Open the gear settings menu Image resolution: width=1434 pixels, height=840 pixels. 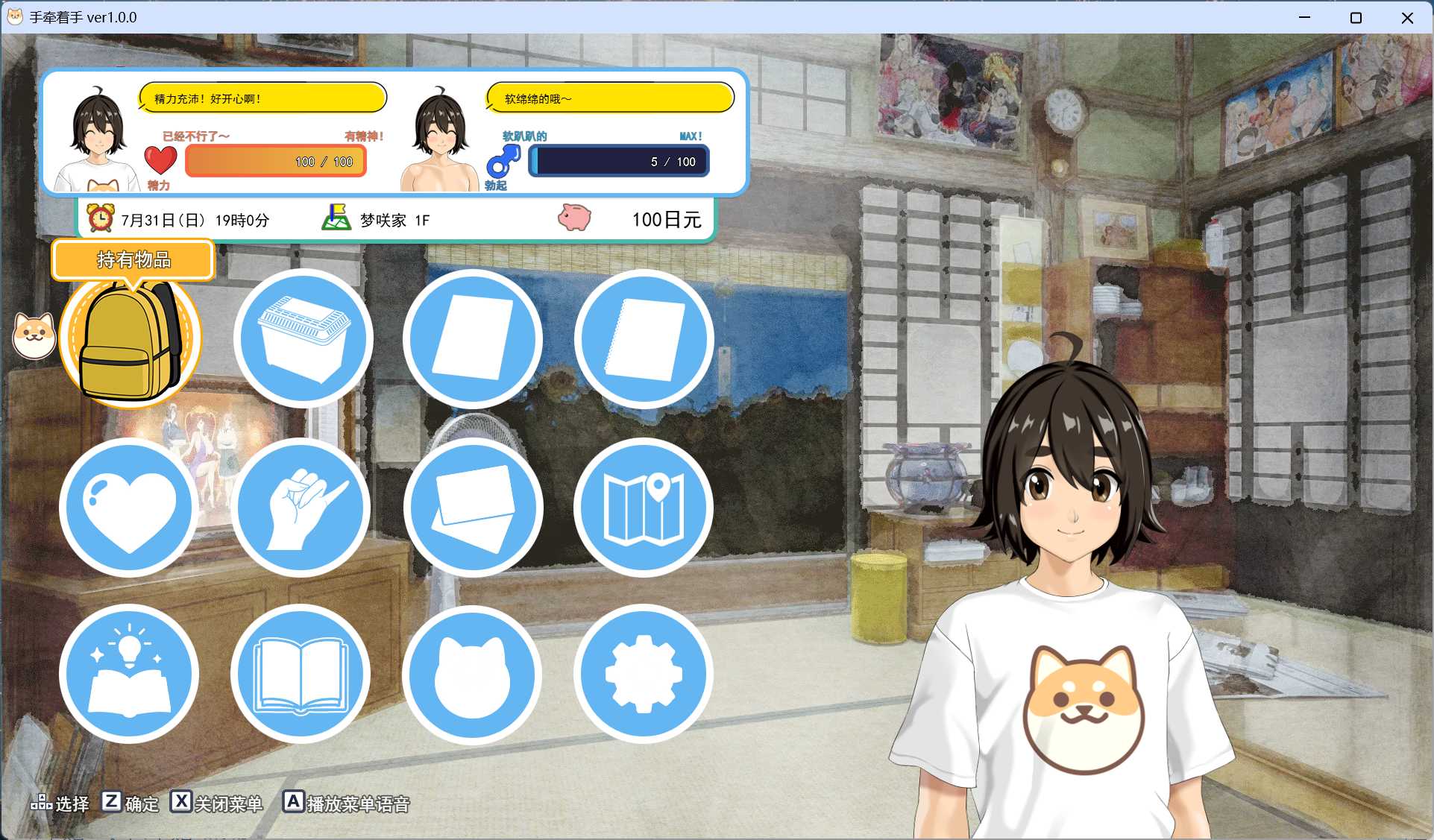tap(644, 674)
